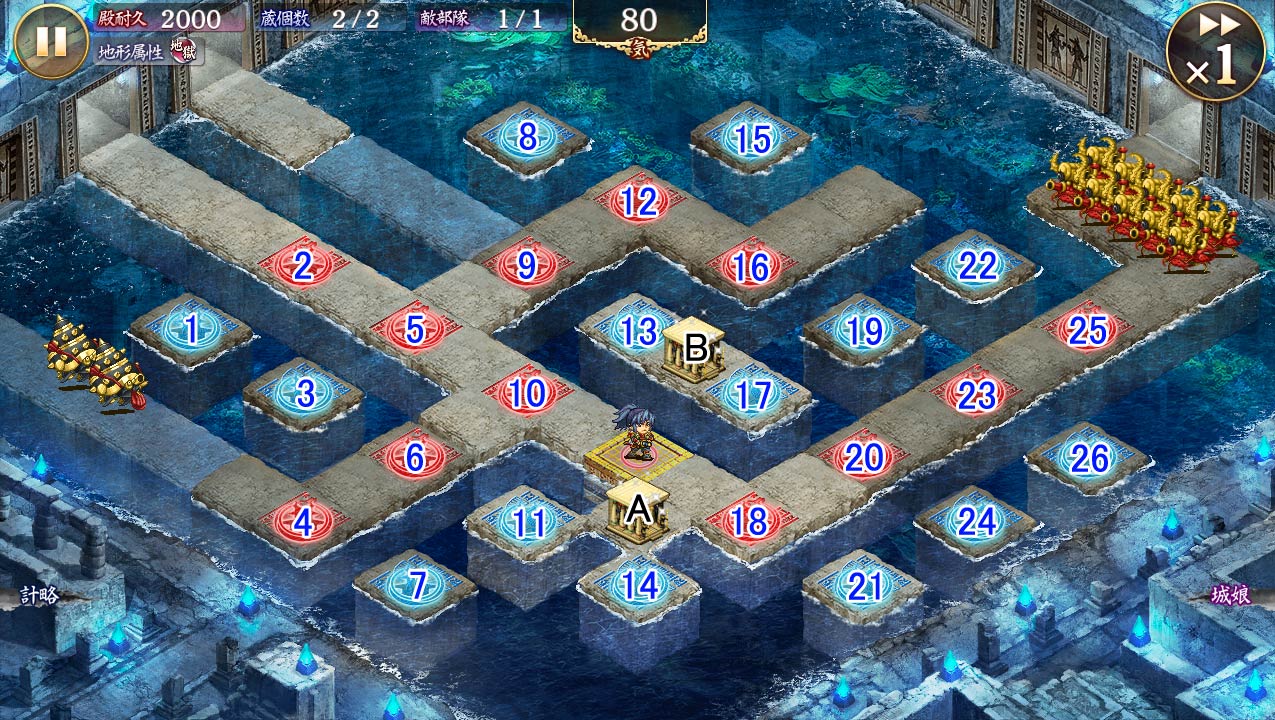Toggle the x1 game speed button
The width and height of the screenshot is (1275, 720).
click(x=1215, y=52)
